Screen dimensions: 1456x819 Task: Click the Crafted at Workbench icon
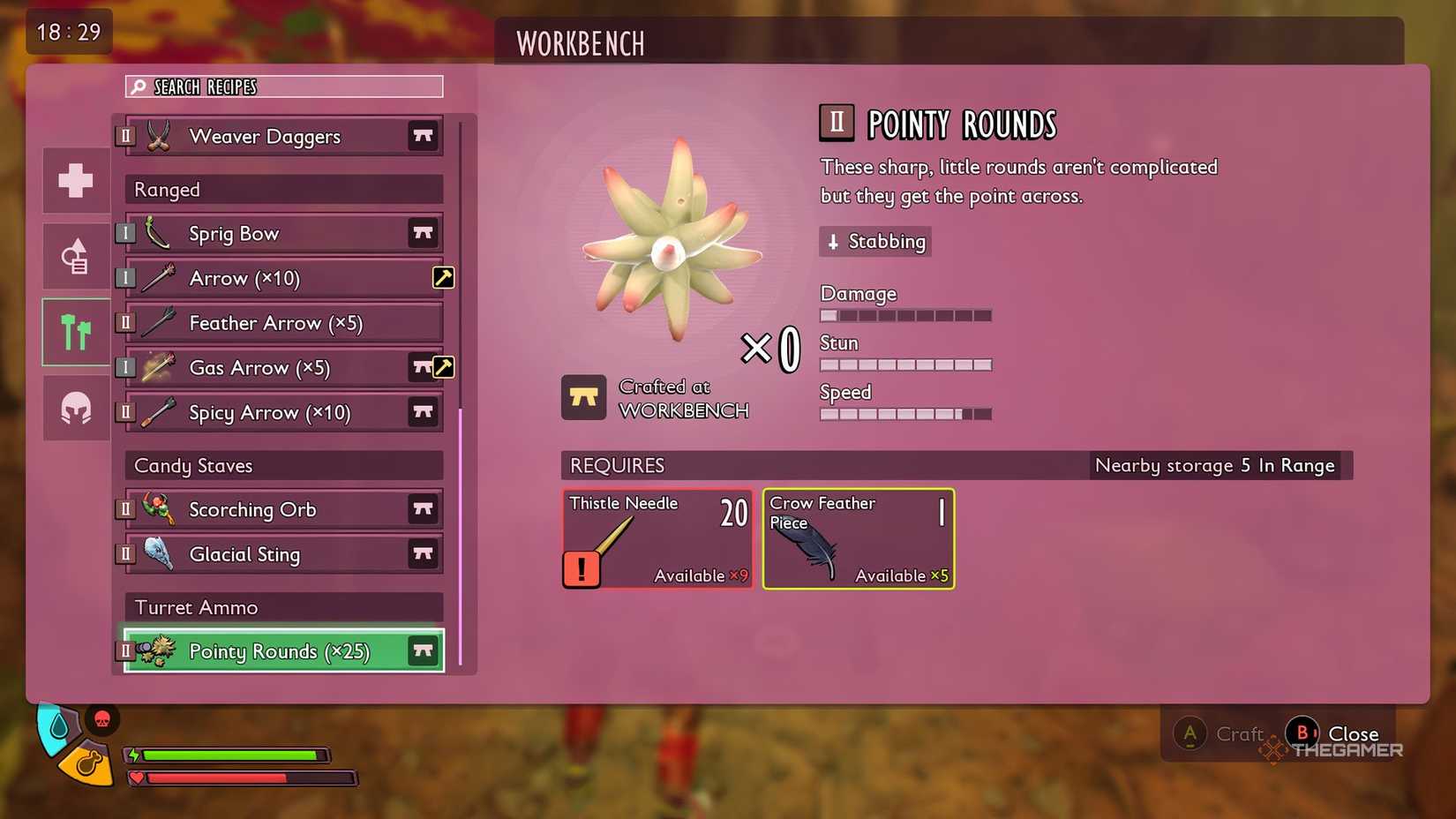coord(584,397)
